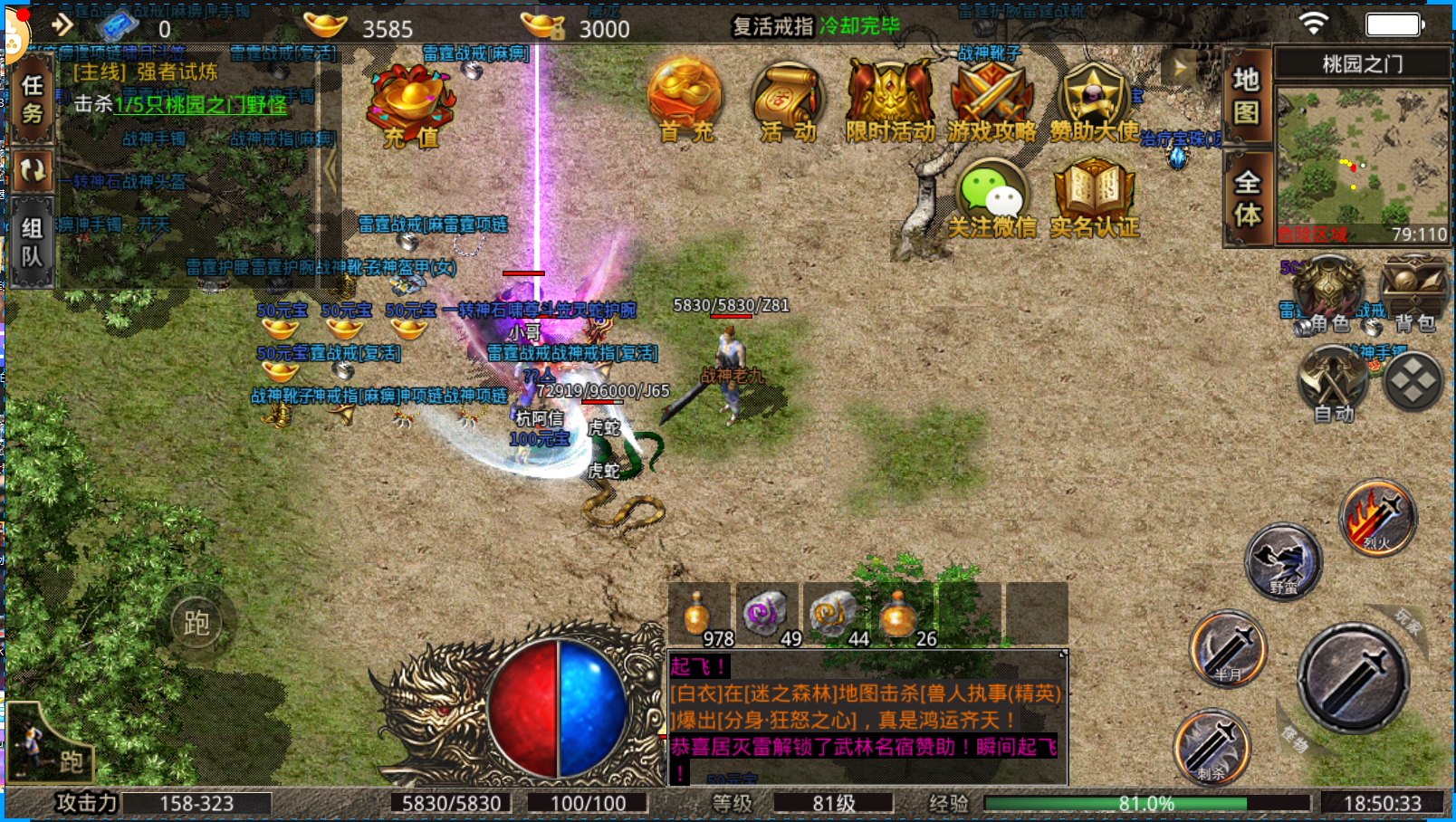Open the 背包 backpack

[x=1413, y=292]
